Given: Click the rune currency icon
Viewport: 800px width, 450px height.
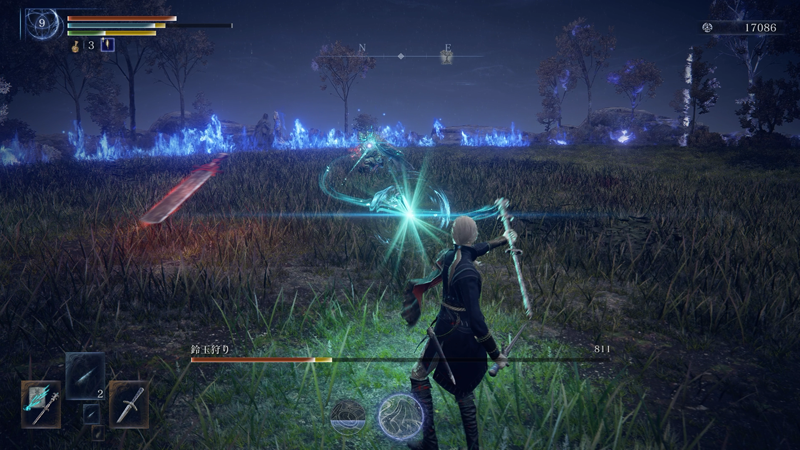Looking at the screenshot, I should [714, 27].
